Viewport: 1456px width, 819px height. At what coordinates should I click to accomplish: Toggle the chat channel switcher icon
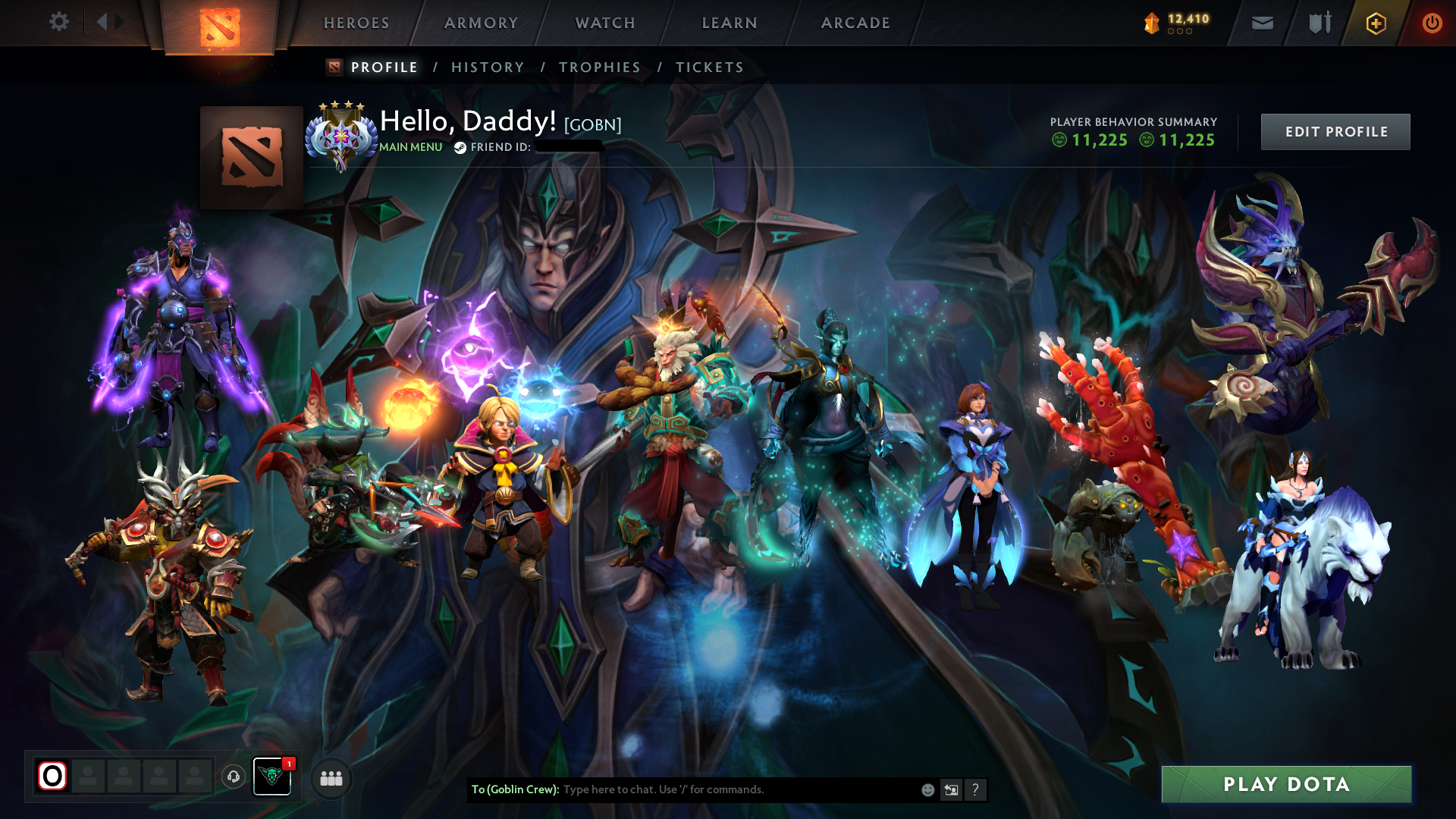coord(951,789)
